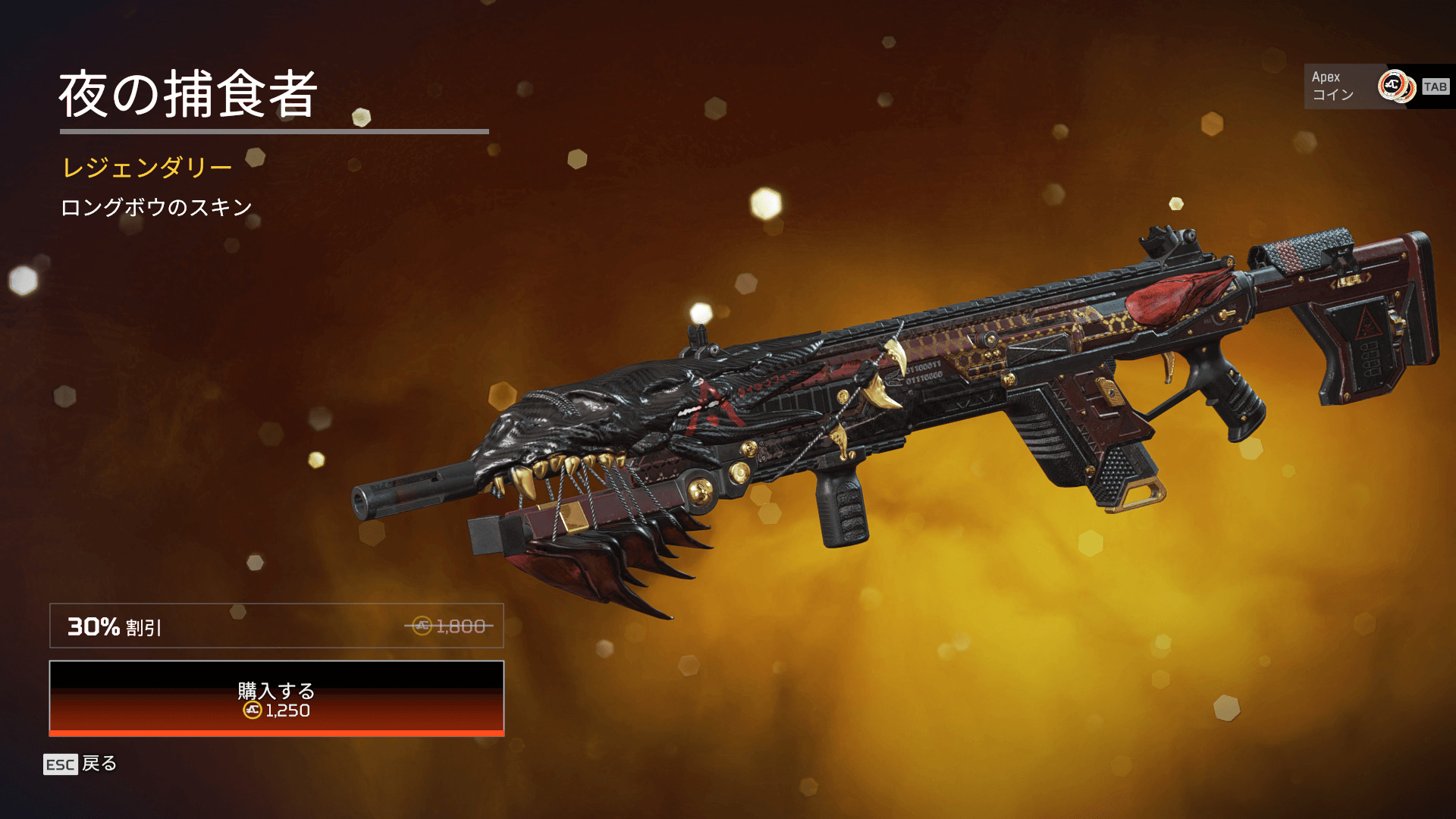1456x819 pixels.
Task: Open the Apex Coins purchase panel
Action: [1377, 86]
